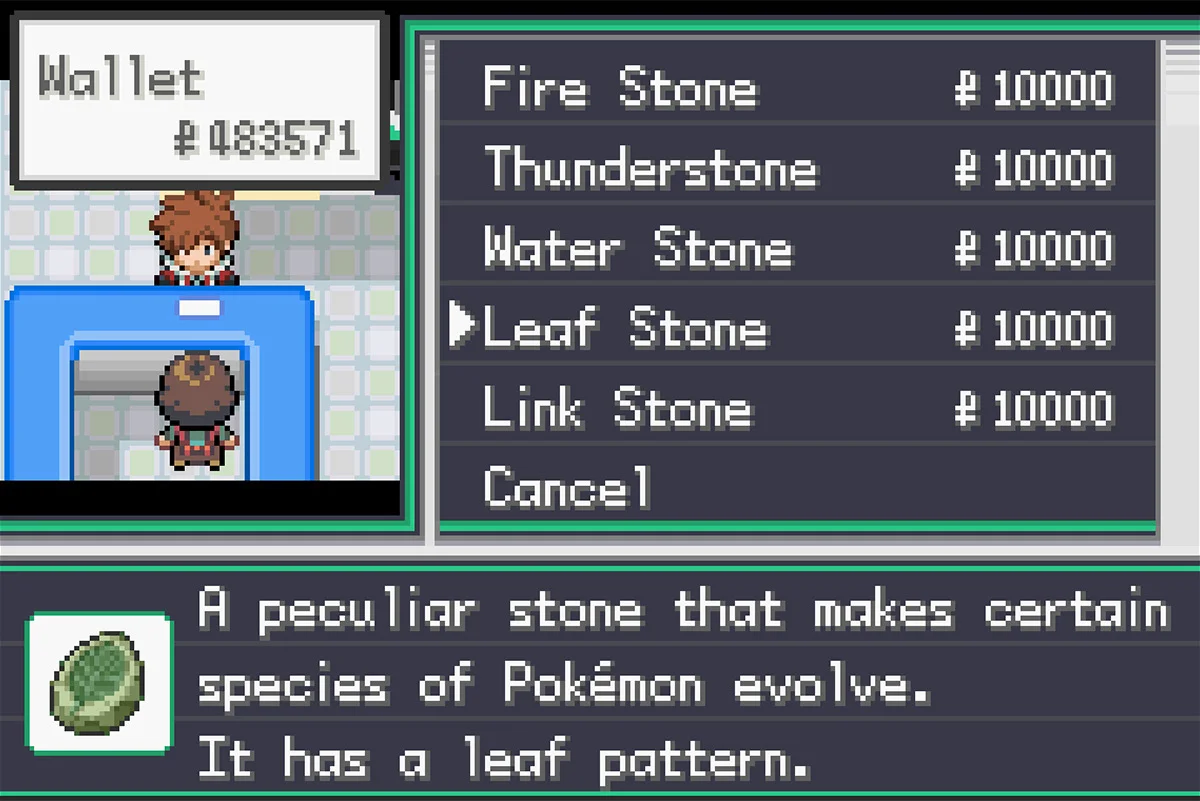Select Fire Stone in the shop list
1200x801 pixels.
click(620, 87)
